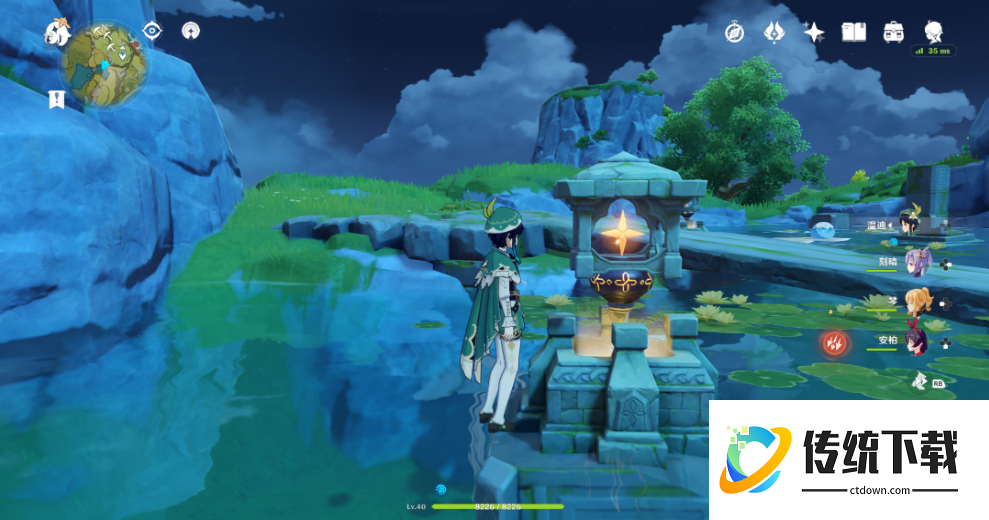
Task: Activate the sprint skill icon
Action: [x=919, y=380]
